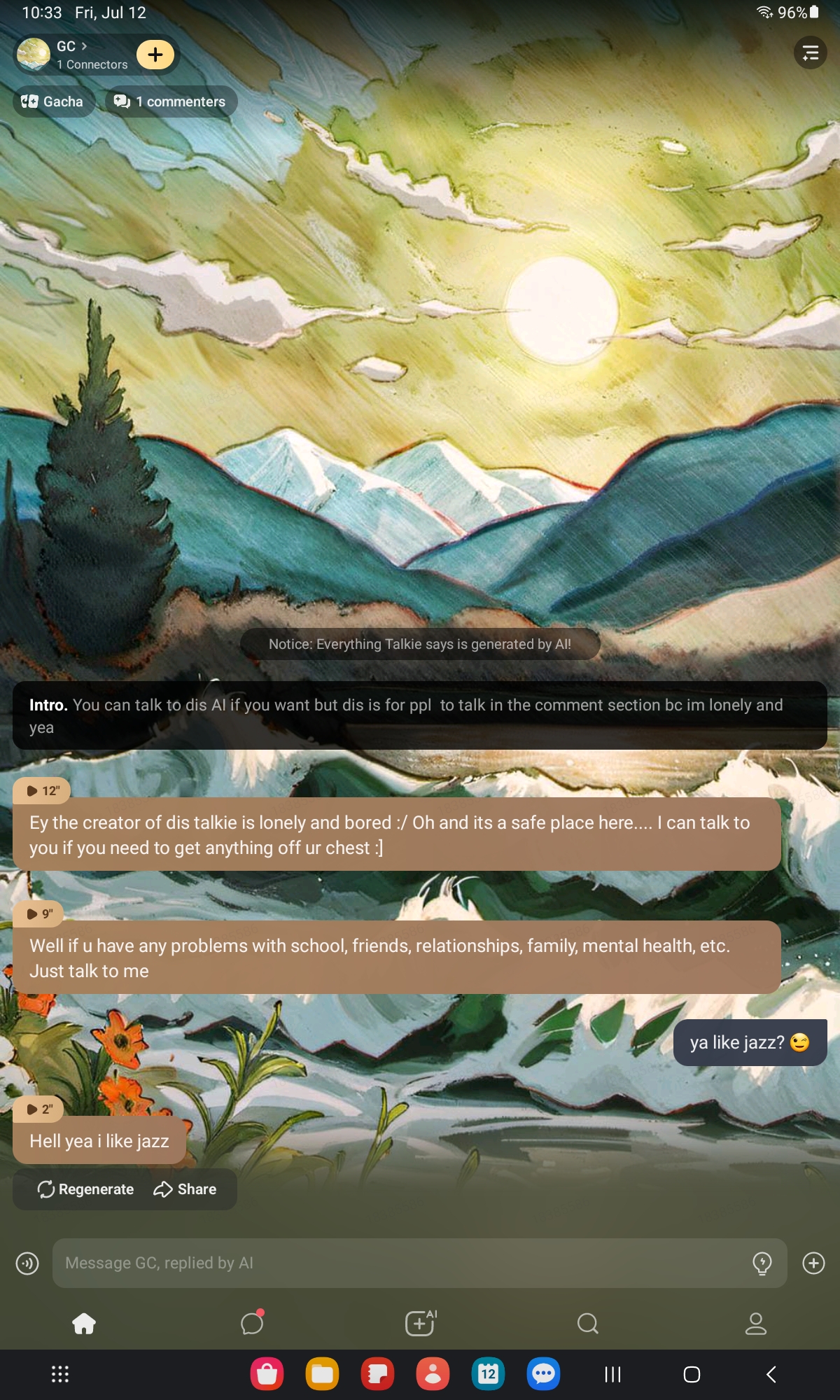
Task: Open the top-right chat options menu
Action: [810, 52]
